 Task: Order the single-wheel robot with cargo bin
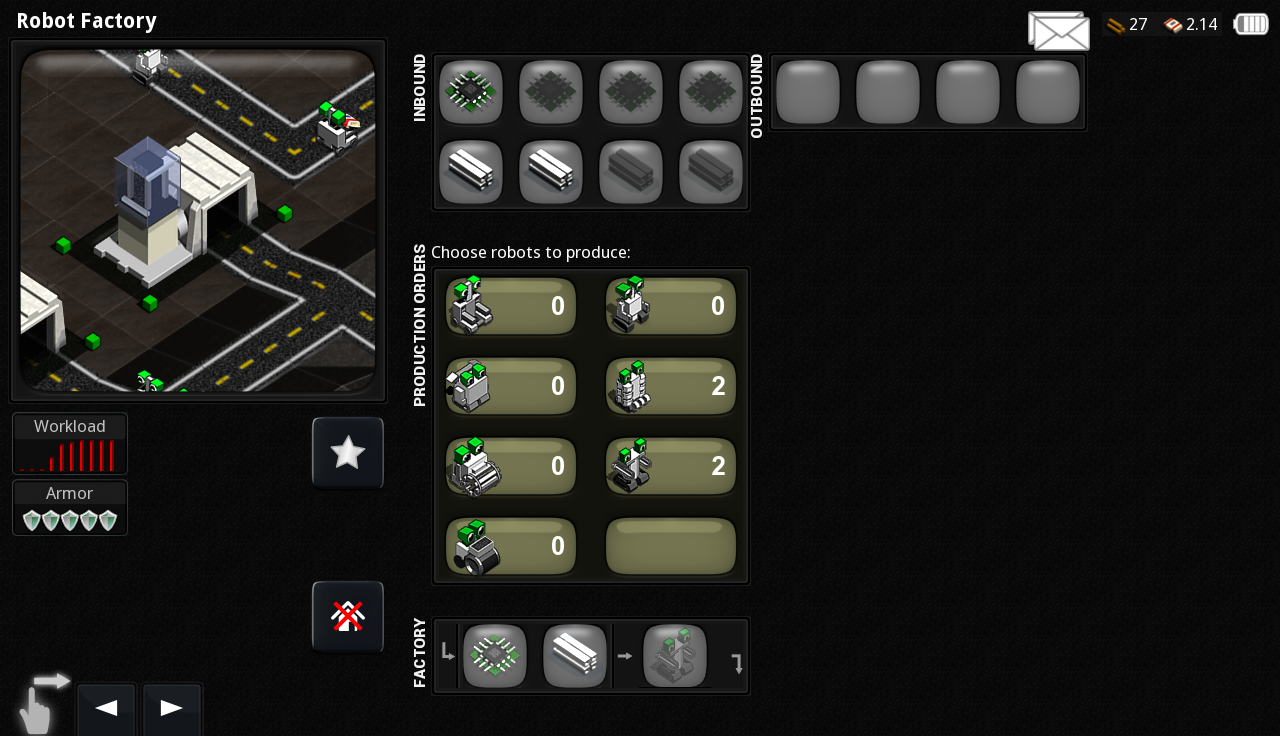[511, 546]
